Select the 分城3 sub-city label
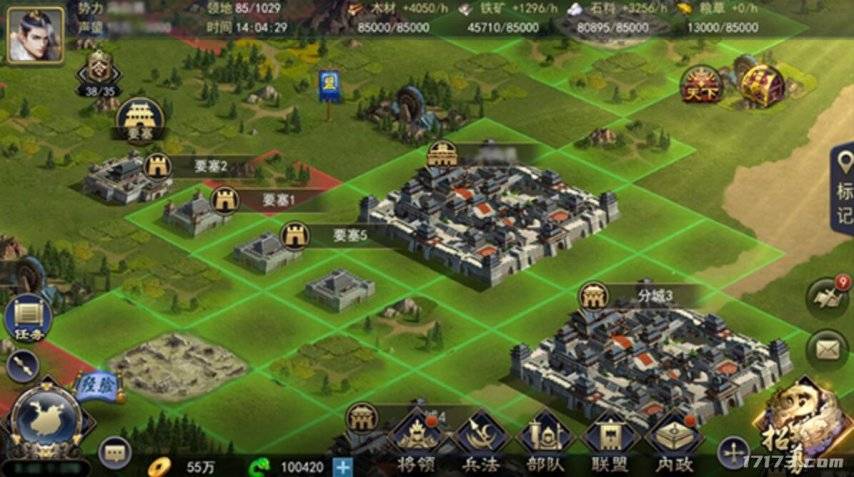 point(655,295)
